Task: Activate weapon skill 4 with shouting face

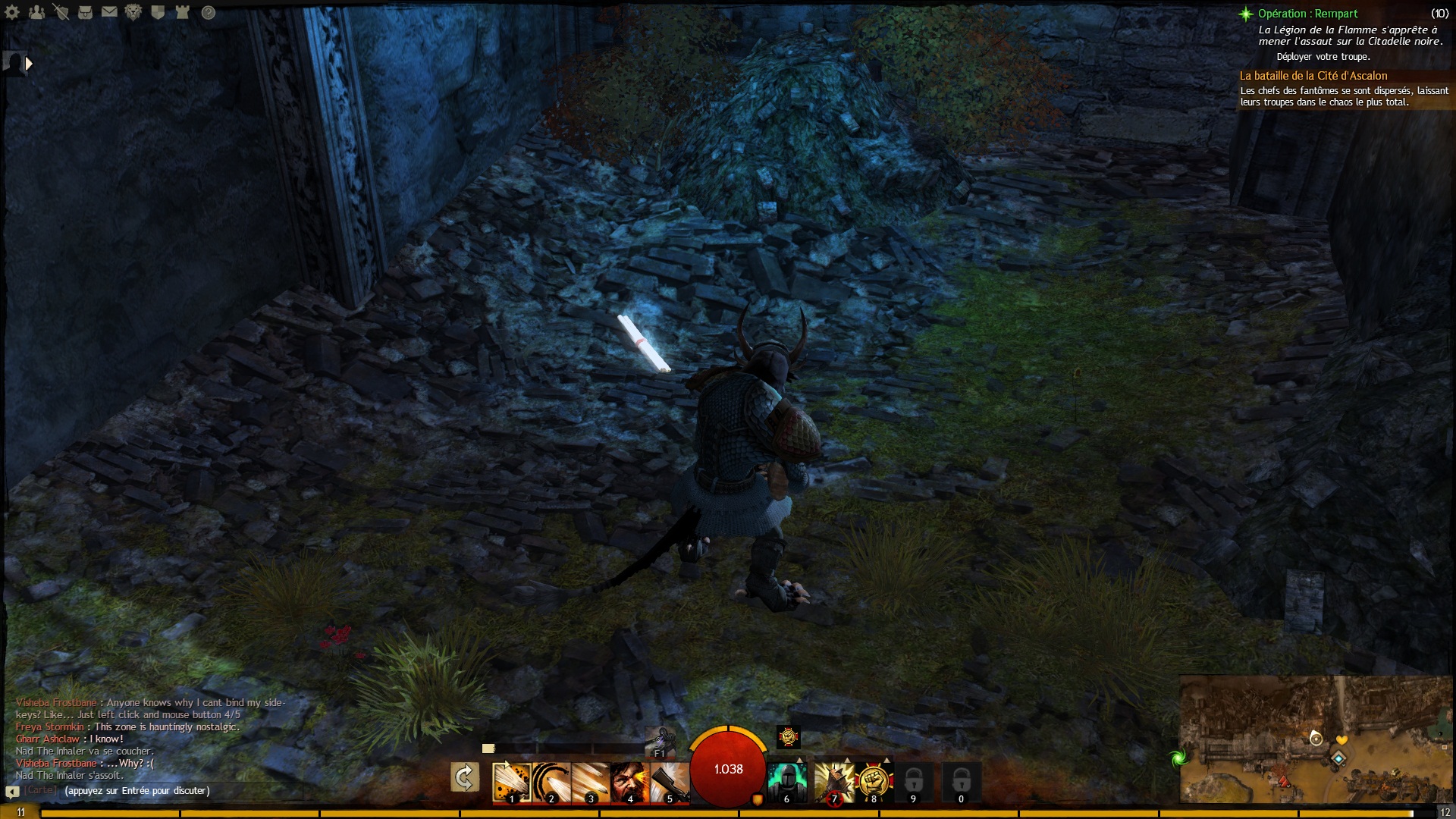Action: tap(629, 782)
